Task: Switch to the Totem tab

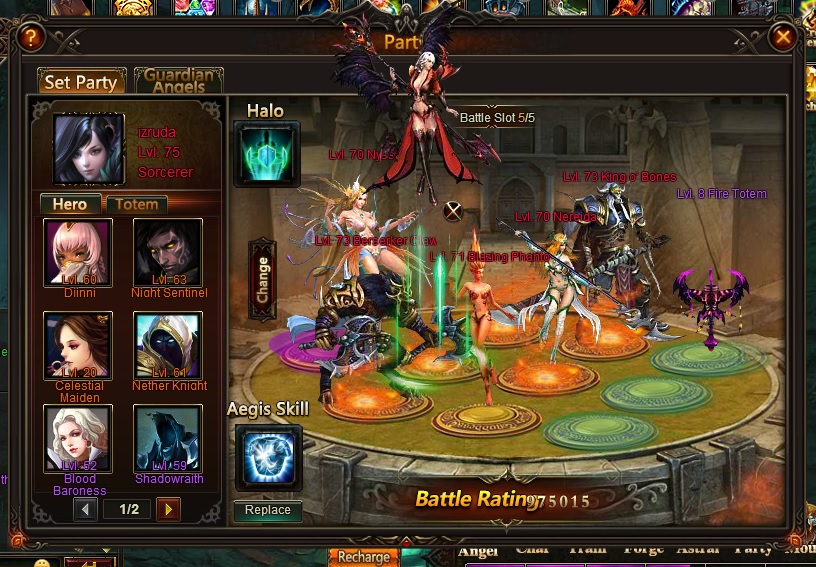Action: pyautogui.click(x=137, y=204)
